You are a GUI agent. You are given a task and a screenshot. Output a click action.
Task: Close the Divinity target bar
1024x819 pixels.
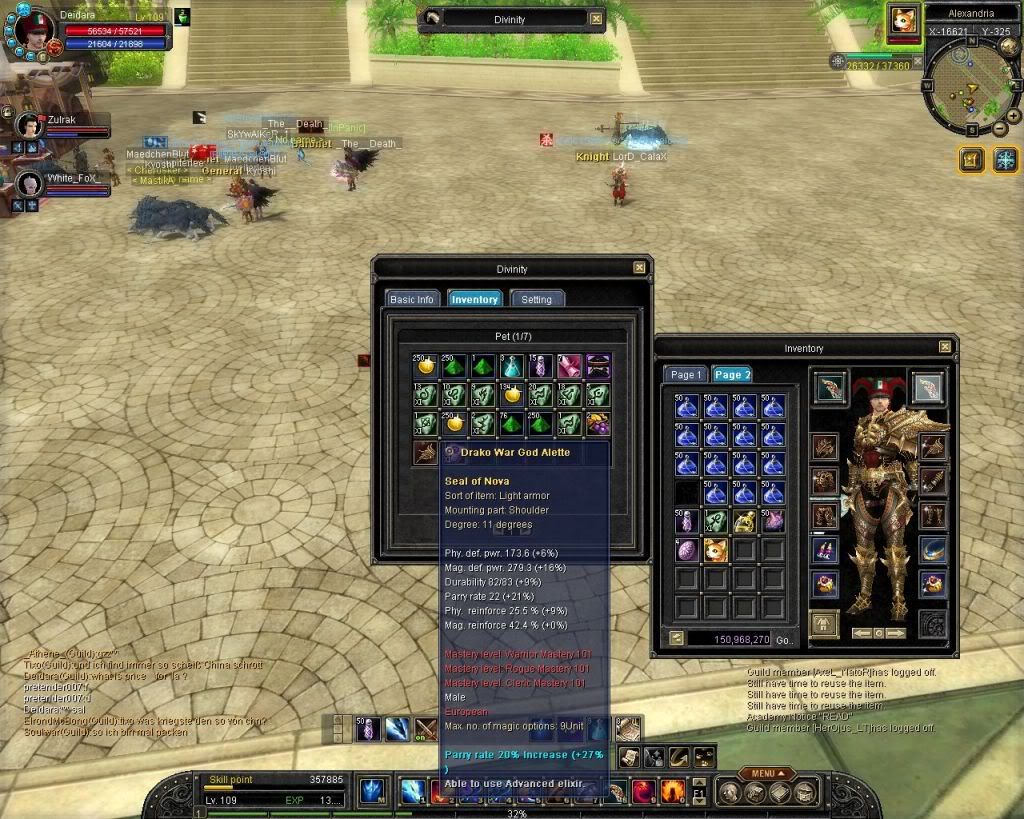pyautogui.click(x=596, y=19)
